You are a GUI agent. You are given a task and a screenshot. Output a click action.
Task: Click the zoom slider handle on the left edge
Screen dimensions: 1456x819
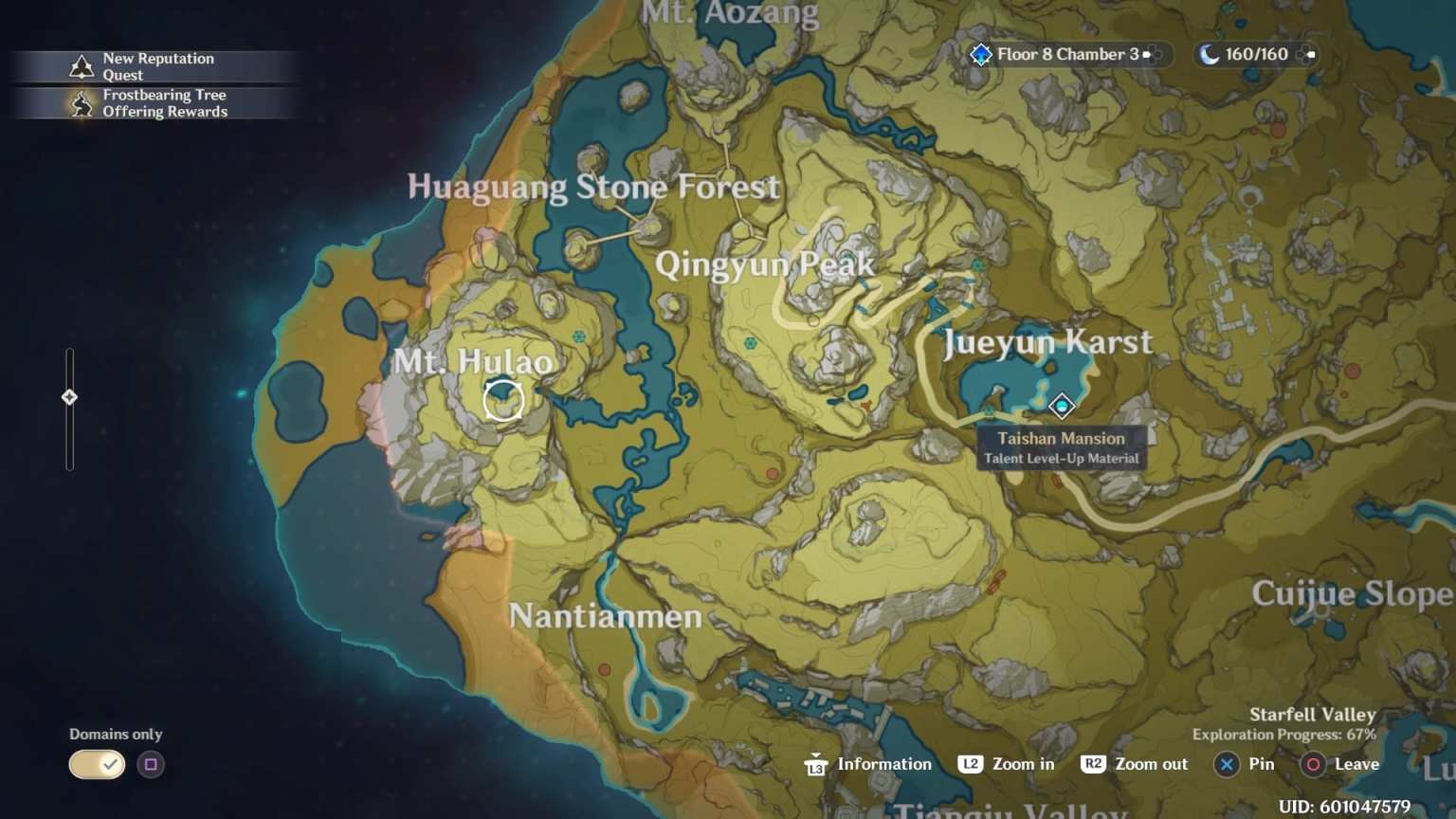pyautogui.click(x=69, y=397)
